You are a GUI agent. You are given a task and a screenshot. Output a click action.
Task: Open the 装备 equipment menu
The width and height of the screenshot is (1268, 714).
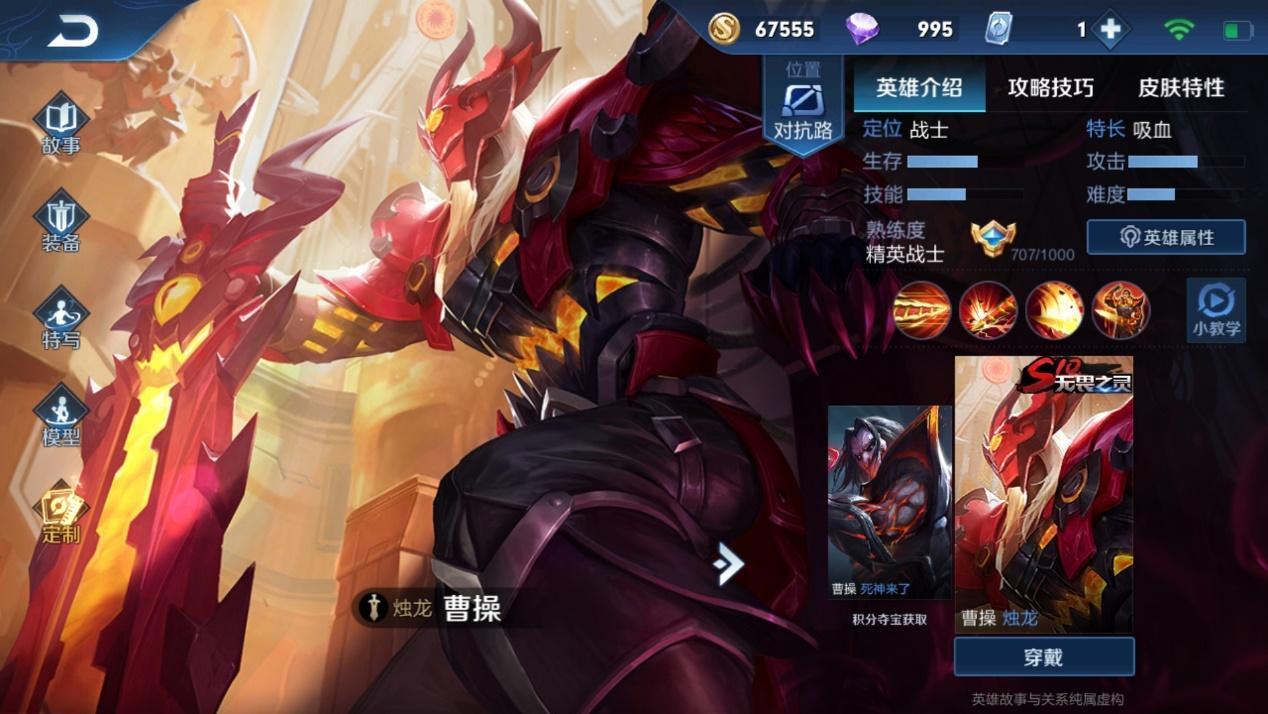(61, 223)
